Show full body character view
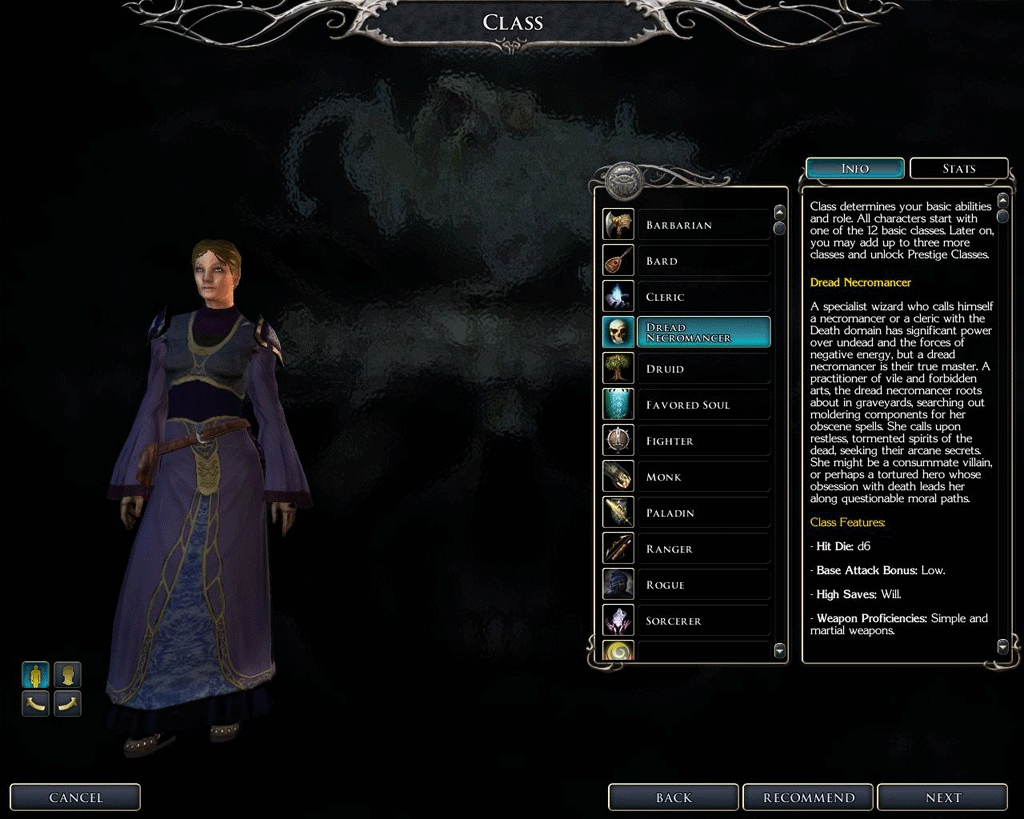 tap(36, 675)
